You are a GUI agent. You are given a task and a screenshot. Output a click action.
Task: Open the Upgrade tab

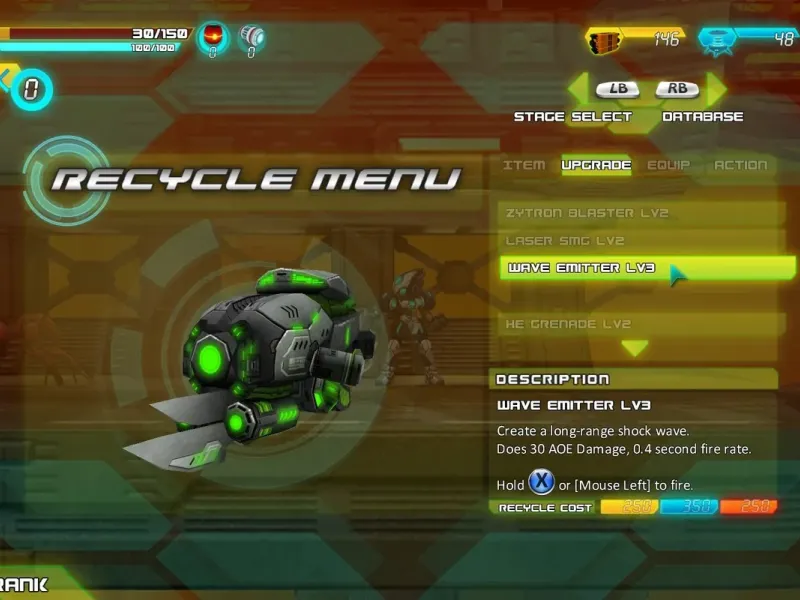pos(596,165)
